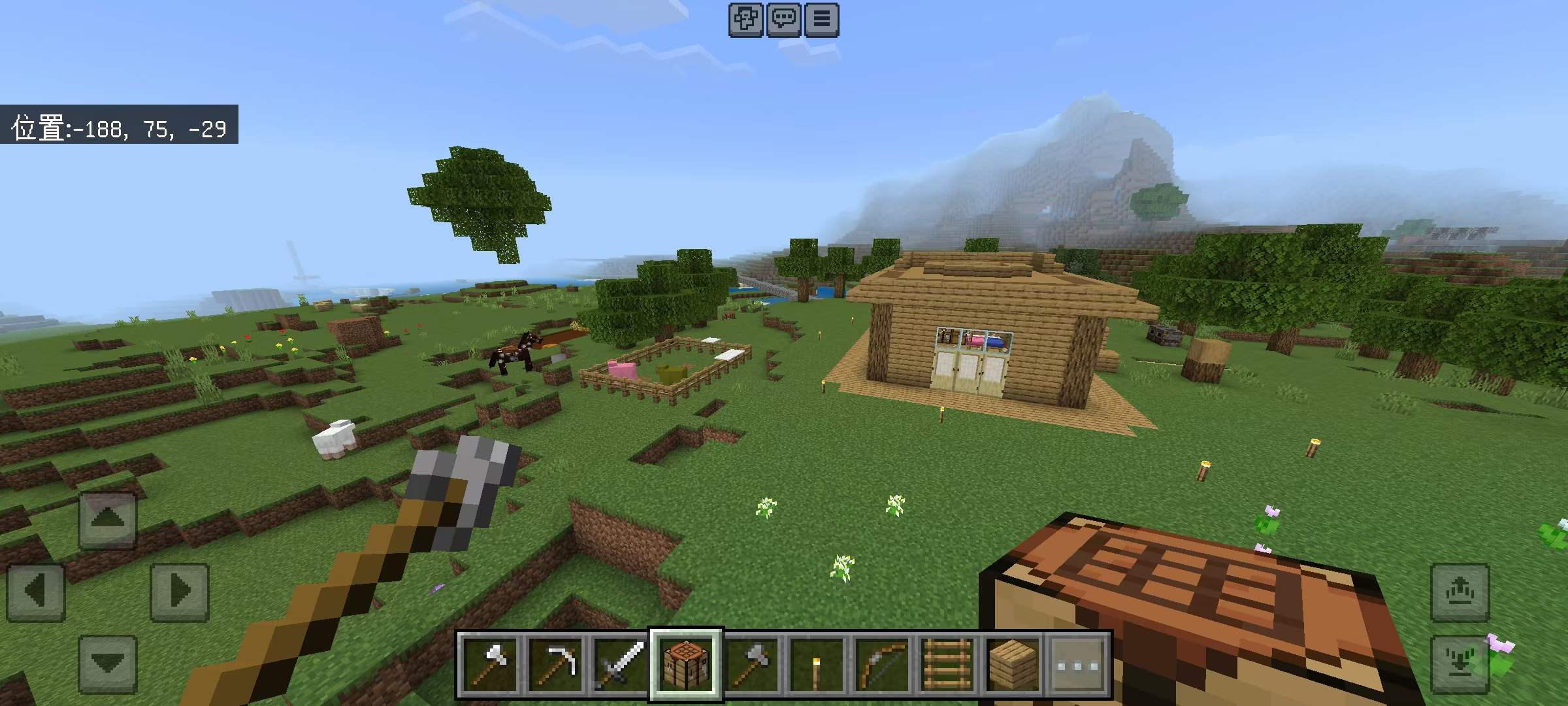Open the chat speech-bubble button

pyautogui.click(x=783, y=19)
